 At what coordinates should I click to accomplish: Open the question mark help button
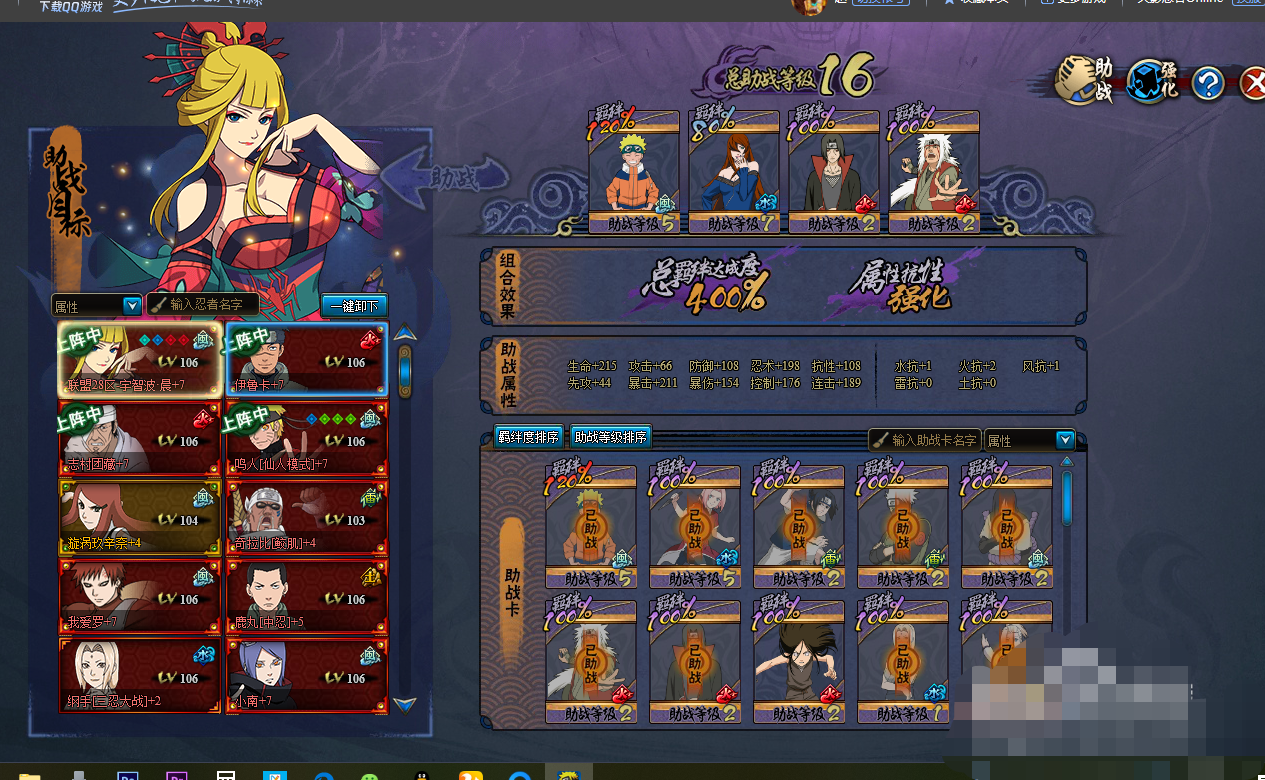click(x=1207, y=83)
